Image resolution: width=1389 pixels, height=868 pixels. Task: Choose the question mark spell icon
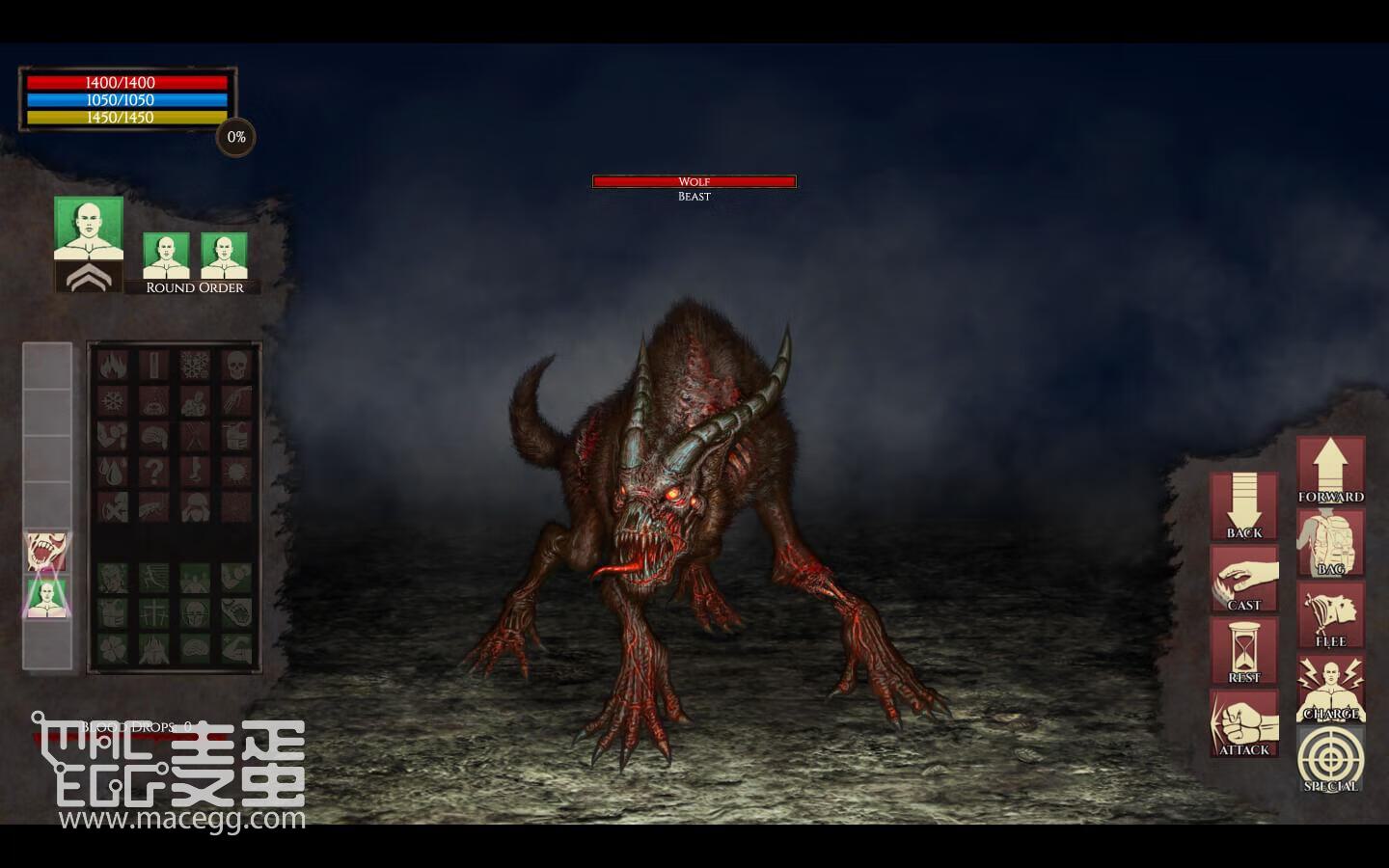[153, 471]
